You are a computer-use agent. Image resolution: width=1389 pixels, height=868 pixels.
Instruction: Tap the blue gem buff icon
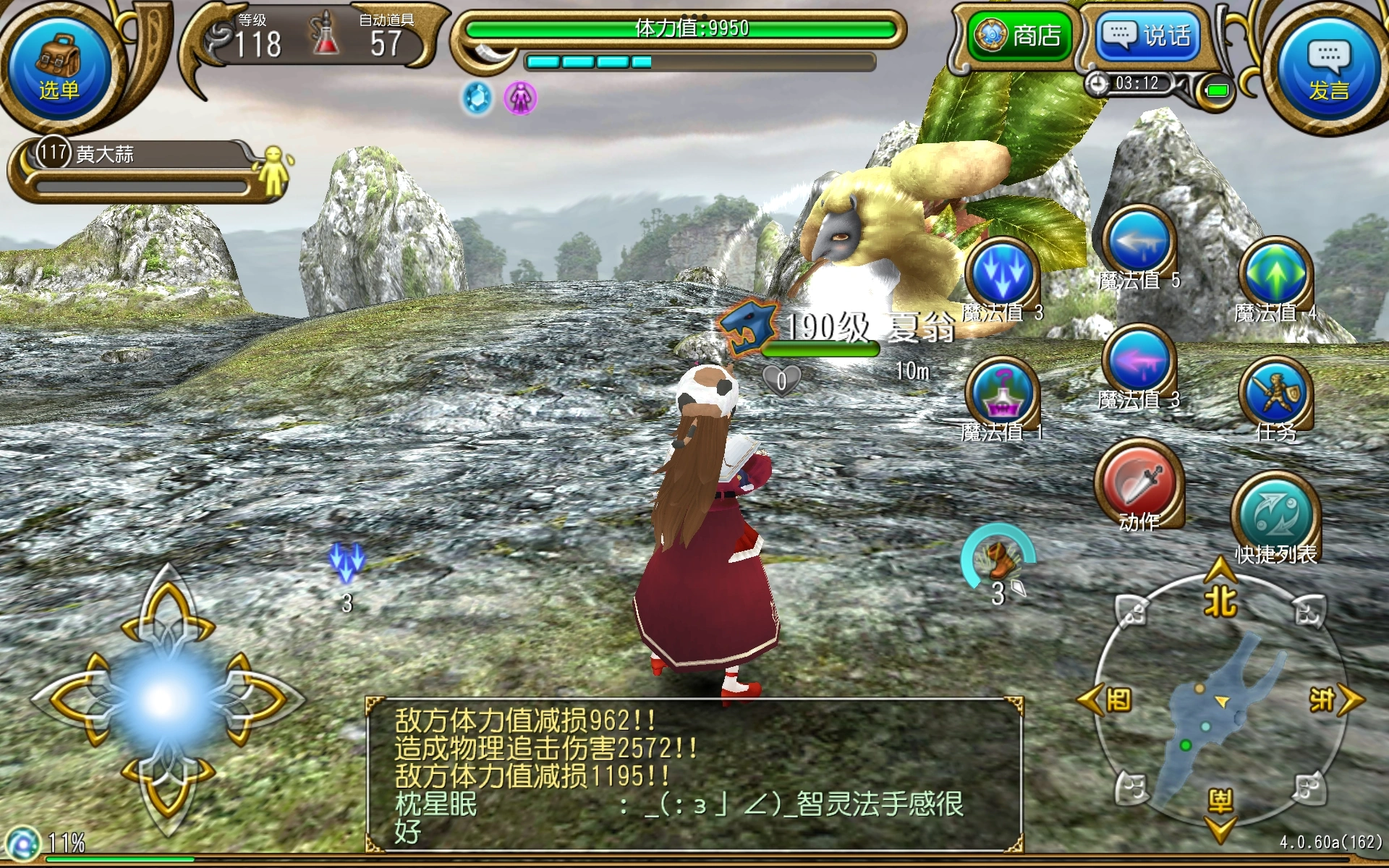tap(477, 98)
